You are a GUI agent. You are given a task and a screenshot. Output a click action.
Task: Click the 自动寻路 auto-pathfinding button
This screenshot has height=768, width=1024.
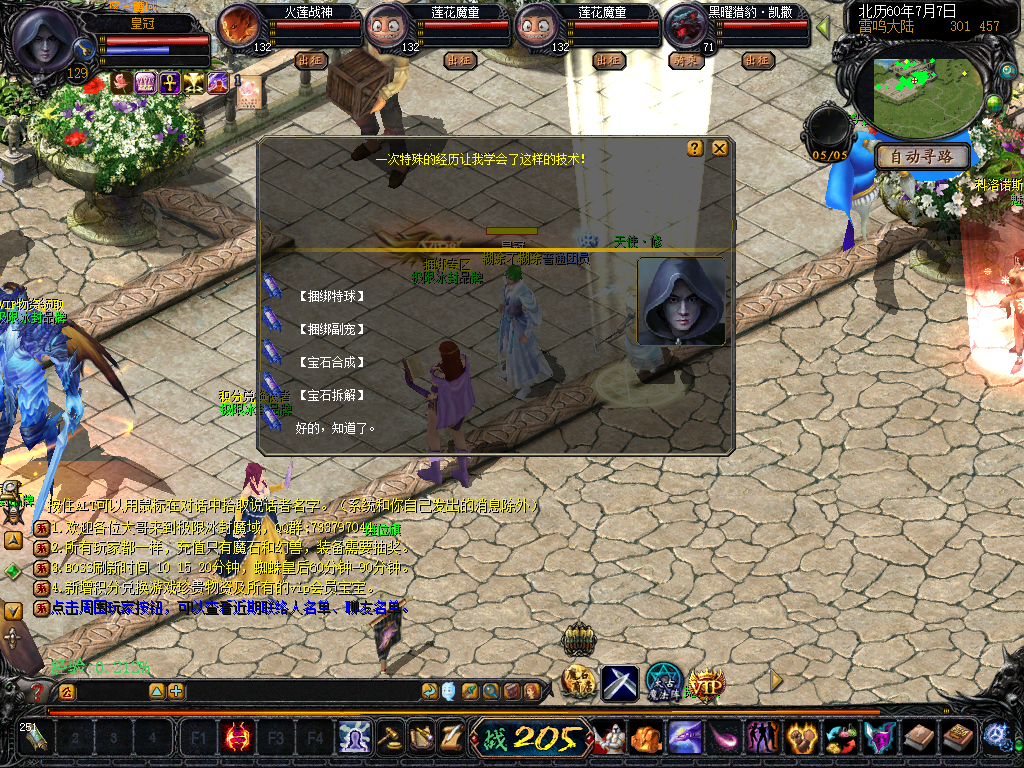tap(922, 157)
